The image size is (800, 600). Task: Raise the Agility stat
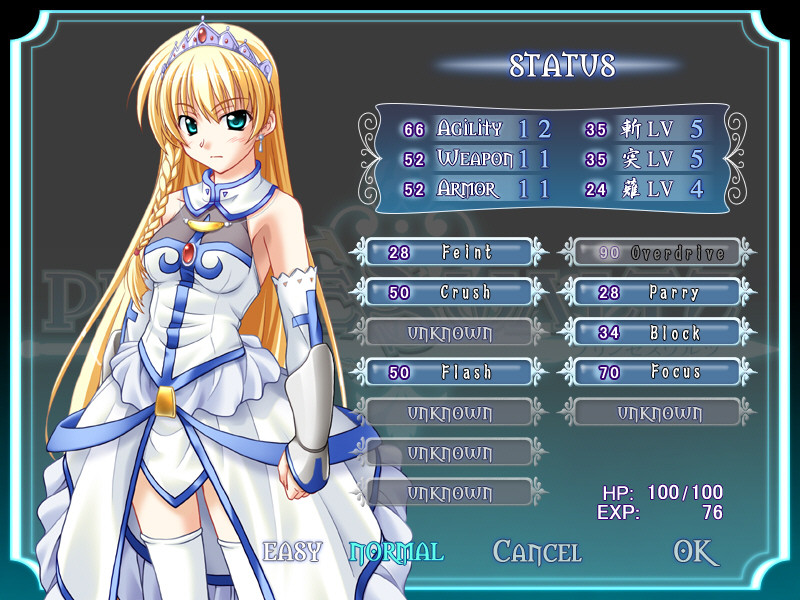point(476,129)
